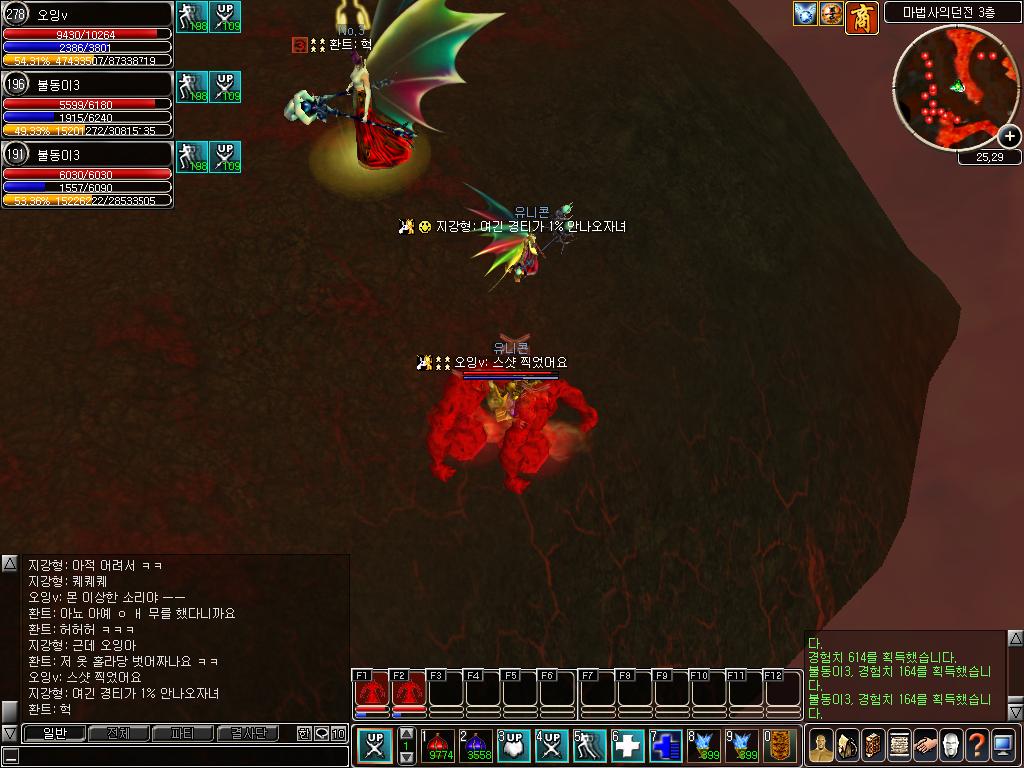
Task: Click the minimap plus zoom button
Action: click(x=1009, y=136)
